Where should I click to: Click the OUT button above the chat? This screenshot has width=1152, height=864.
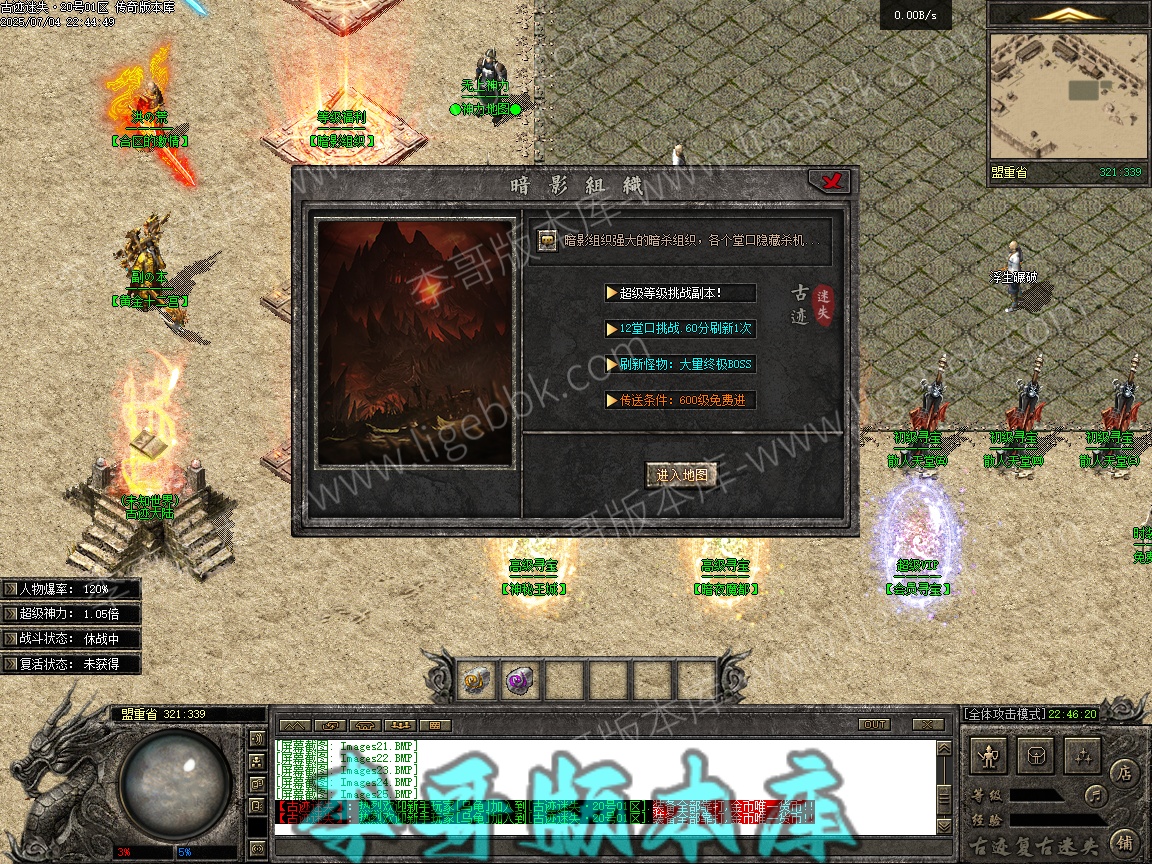874,724
